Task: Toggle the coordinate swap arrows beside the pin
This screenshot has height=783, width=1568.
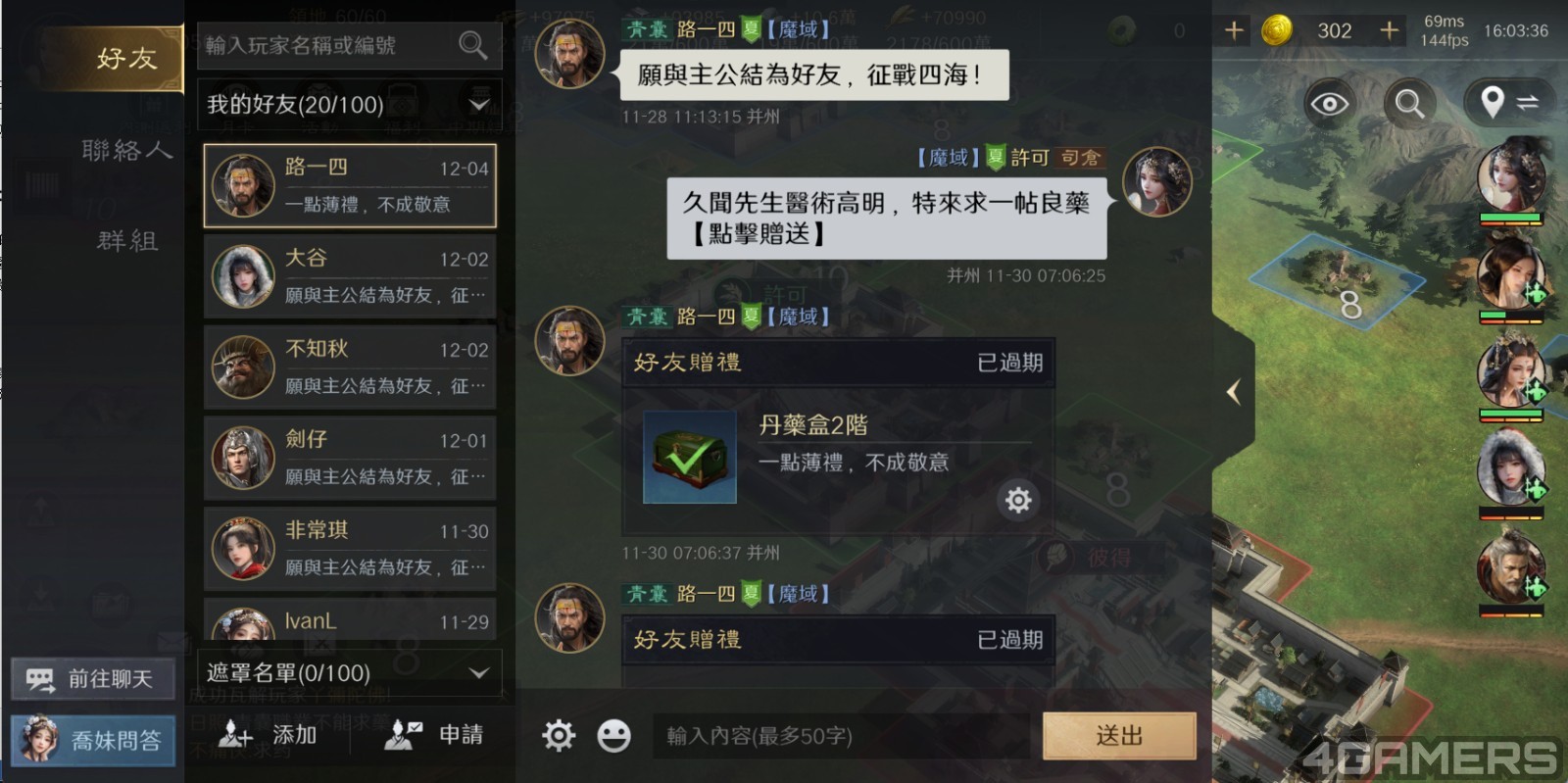Action: [1530, 101]
